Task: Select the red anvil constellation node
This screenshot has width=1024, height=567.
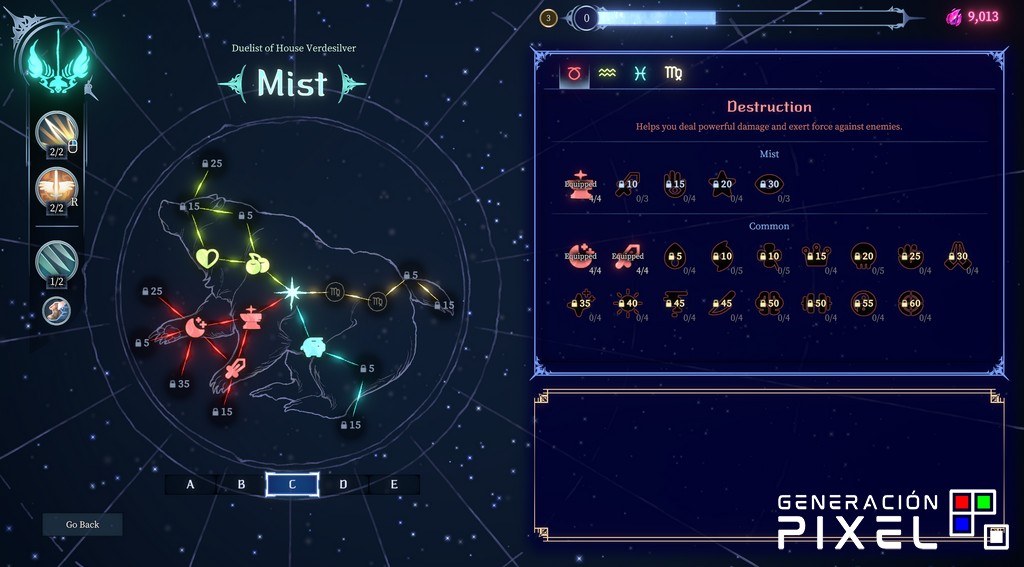Action: pos(250,318)
